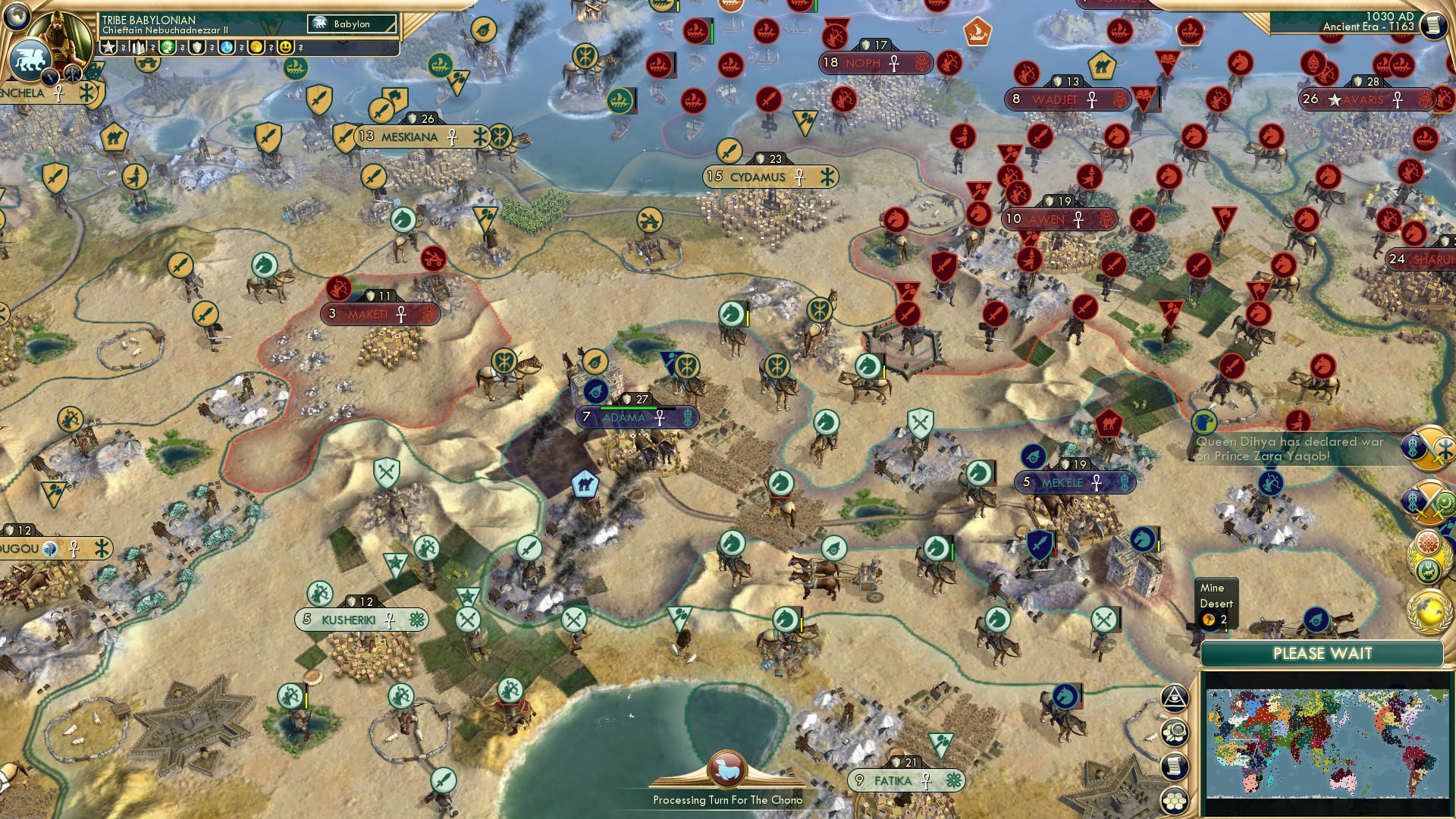Select the Mek'ele city banner
This screenshot has width=1456, height=819.
click(x=1077, y=481)
